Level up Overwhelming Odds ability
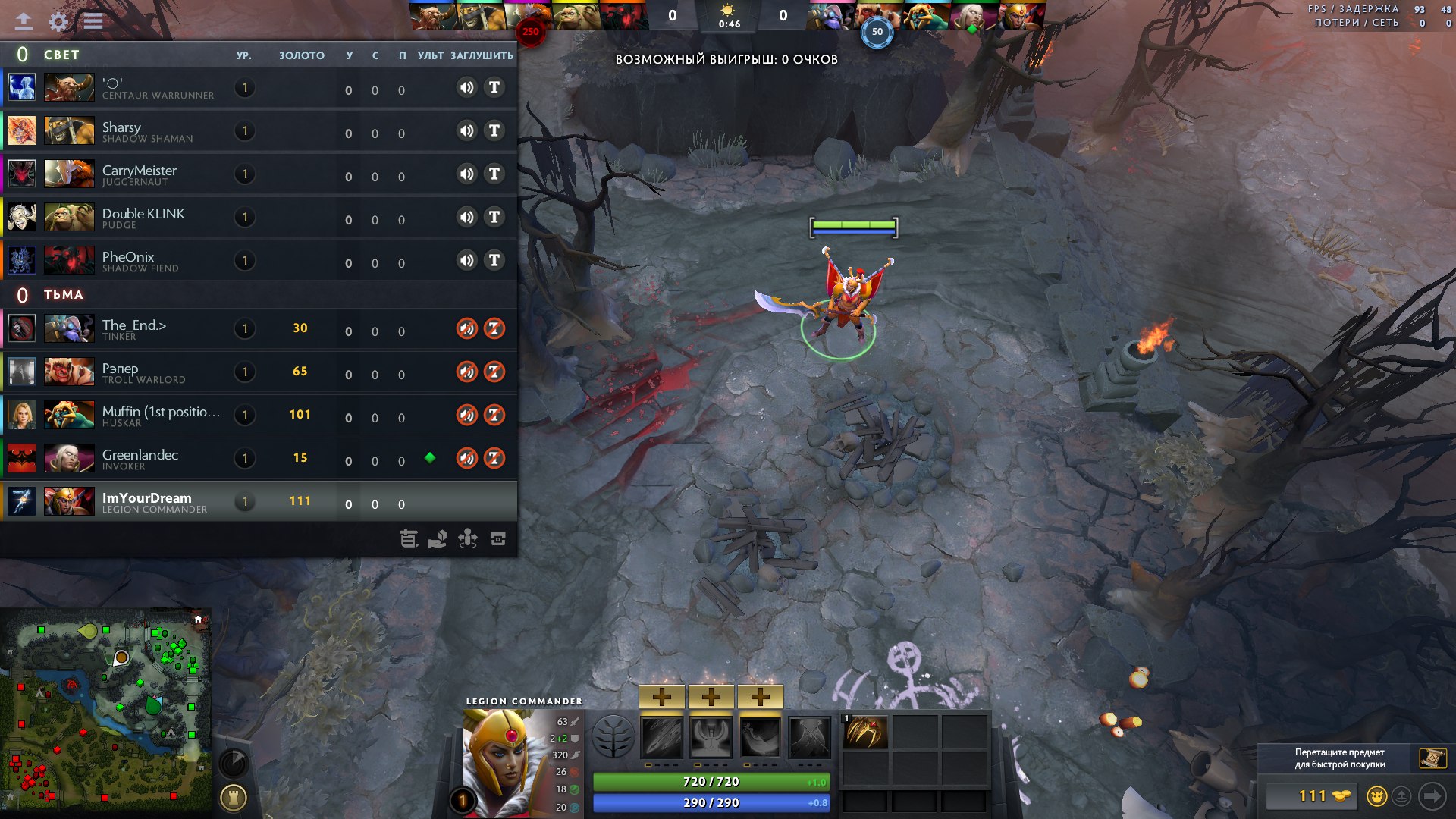Screen dimensions: 1456x819 tap(661, 697)
